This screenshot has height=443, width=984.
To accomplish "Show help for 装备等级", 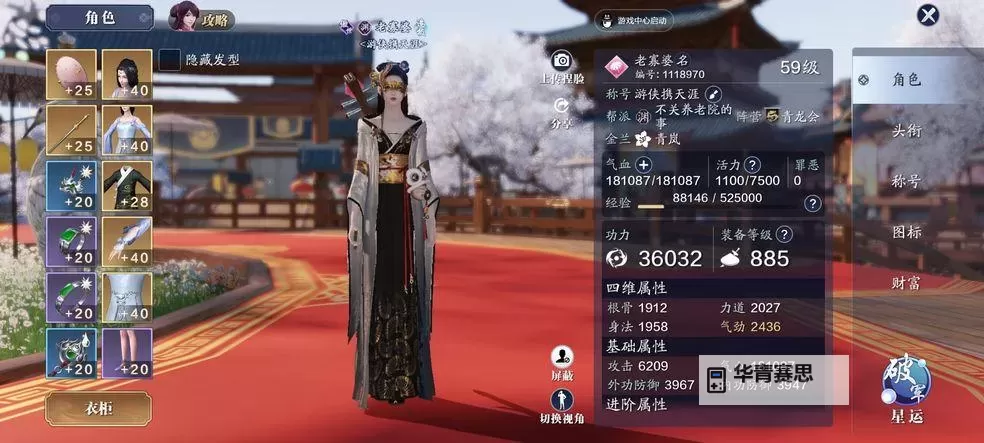I will [x=784, y=234].
